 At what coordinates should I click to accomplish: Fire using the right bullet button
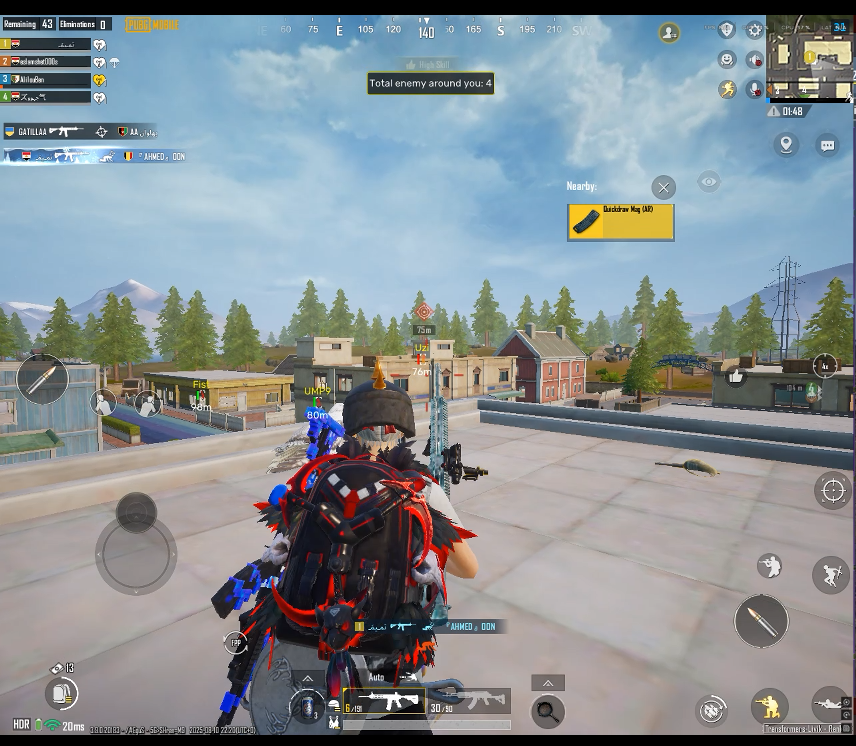pos(761,621)
